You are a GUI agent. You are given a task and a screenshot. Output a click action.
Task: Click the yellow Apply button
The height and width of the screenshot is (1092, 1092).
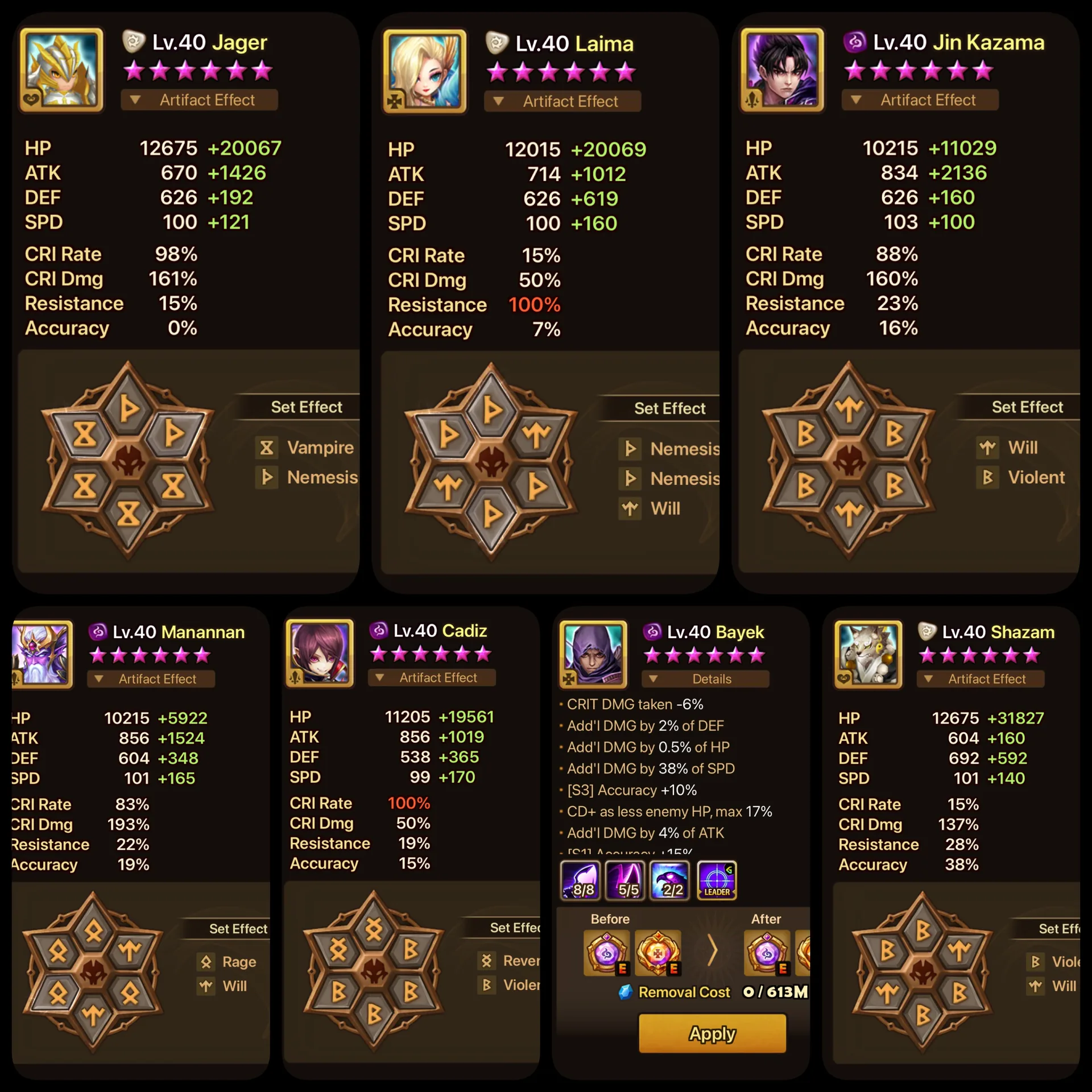click(x=712, y=1033)
